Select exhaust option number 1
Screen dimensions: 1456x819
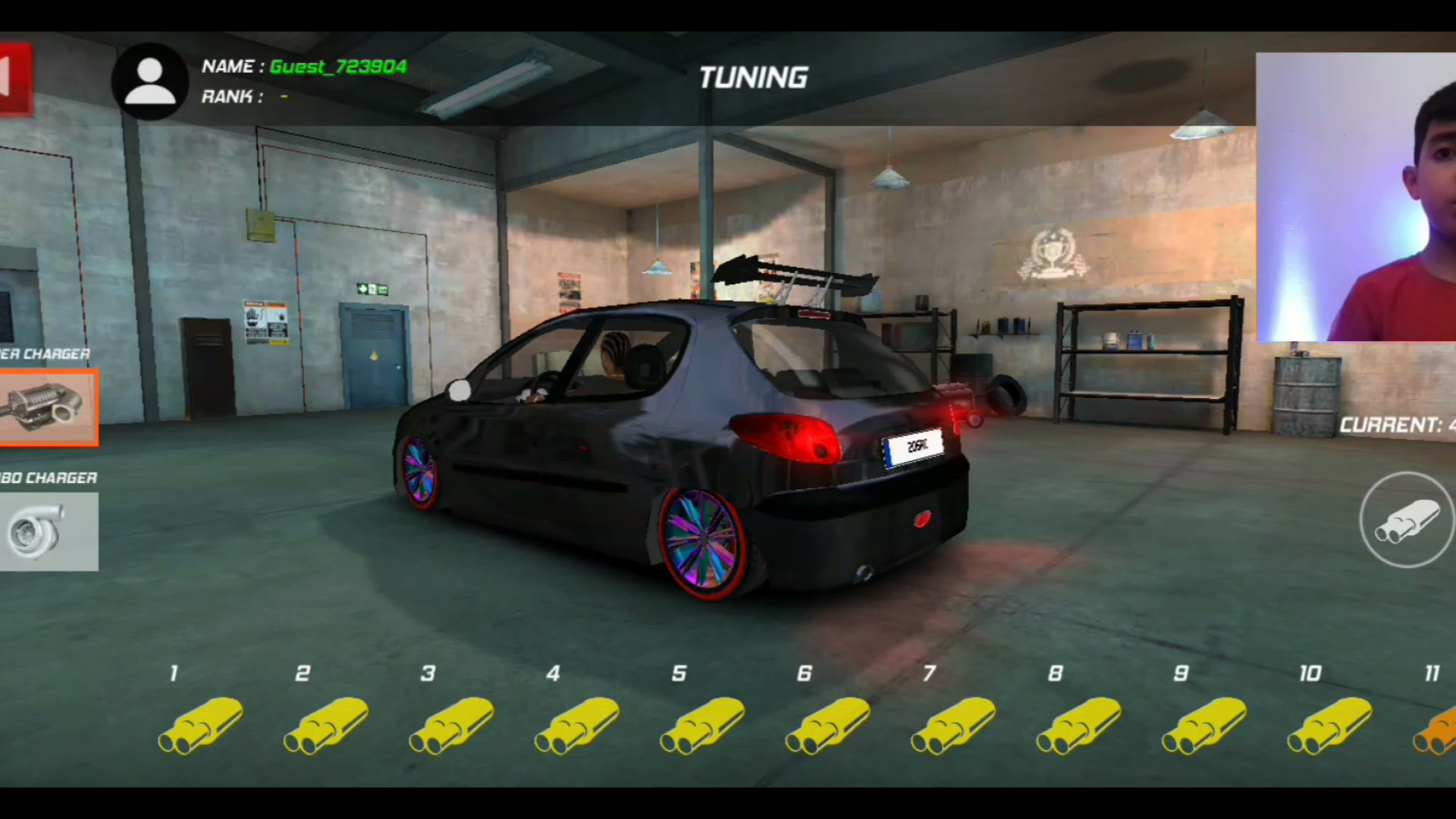click(200, 725)
